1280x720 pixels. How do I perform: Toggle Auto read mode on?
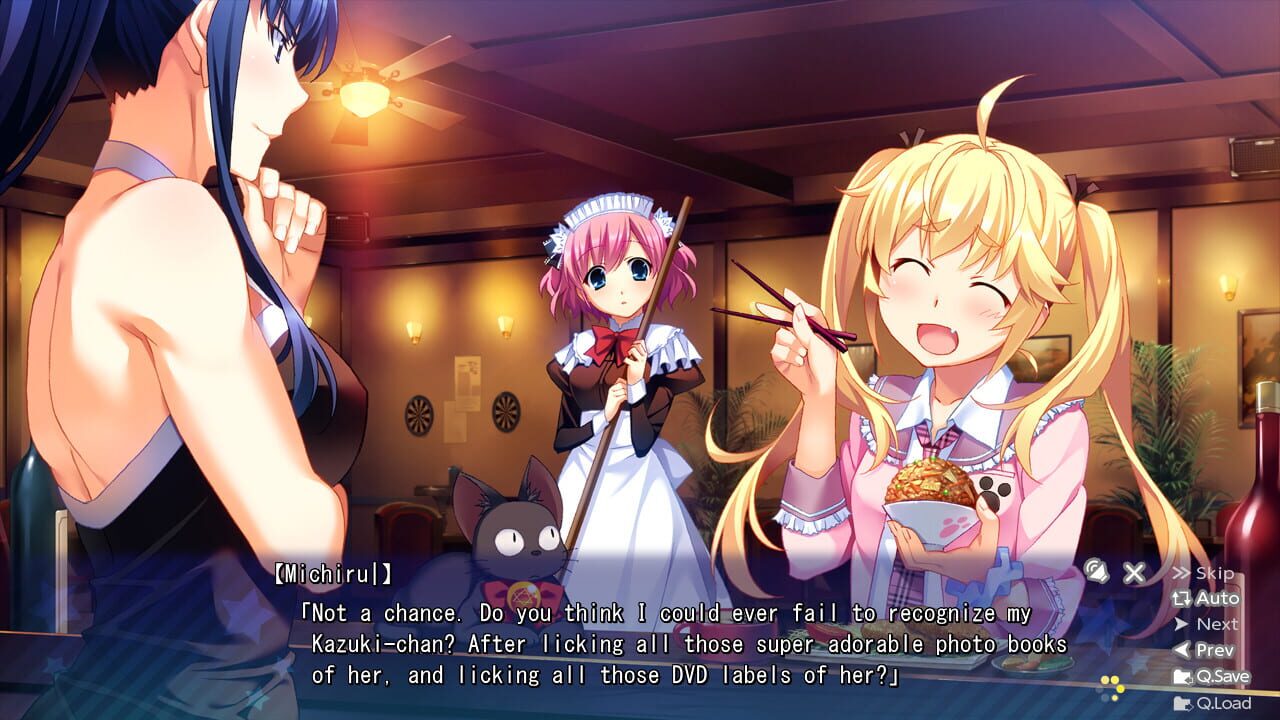(1212, 598)
